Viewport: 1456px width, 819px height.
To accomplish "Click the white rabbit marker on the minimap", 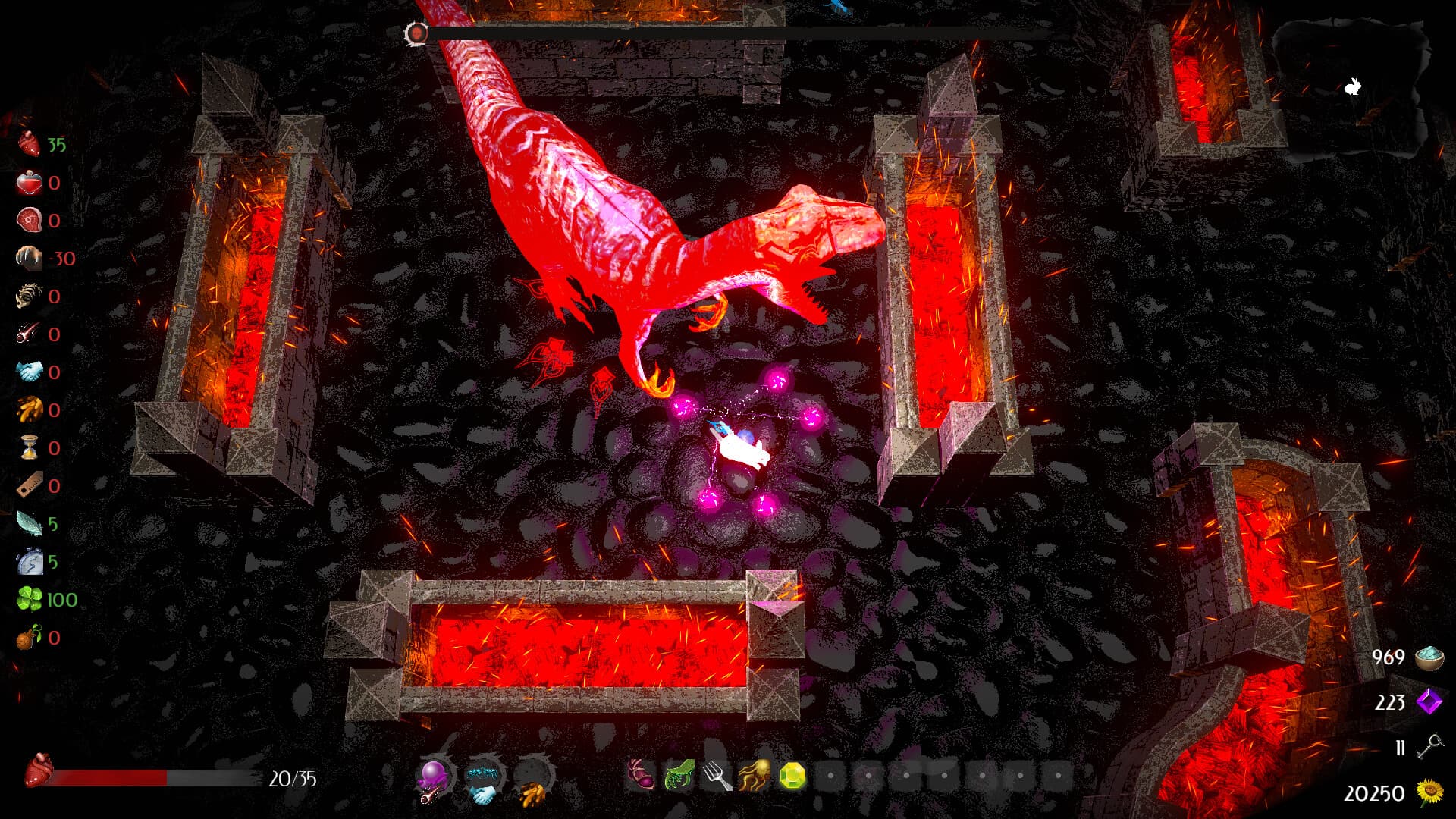I will [1353, 86].
